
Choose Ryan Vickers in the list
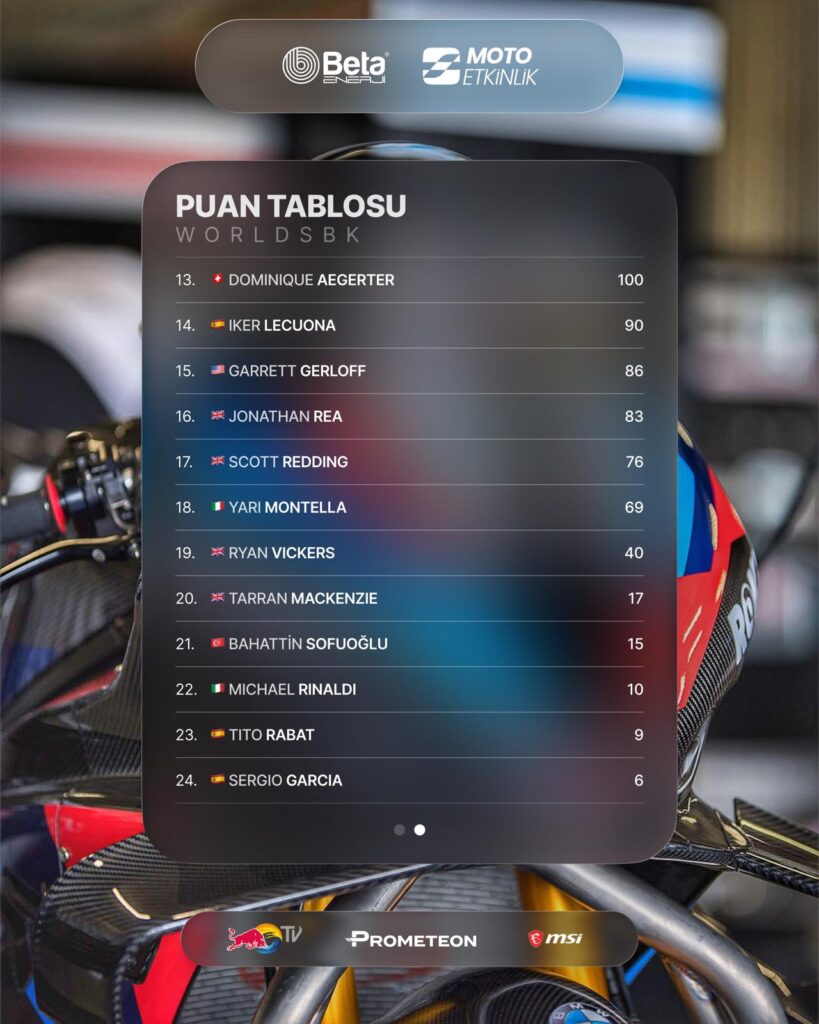(x=409, y=553)
